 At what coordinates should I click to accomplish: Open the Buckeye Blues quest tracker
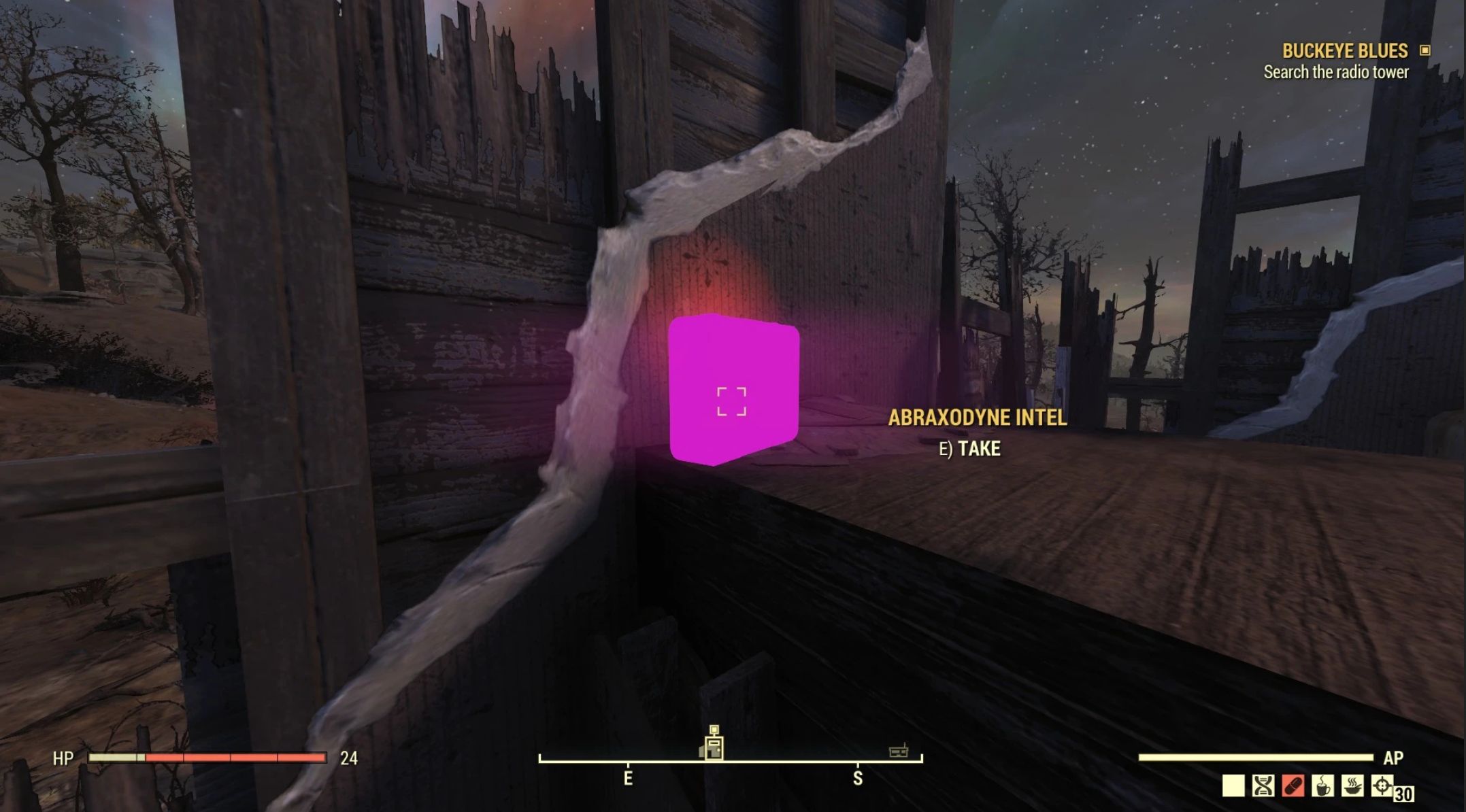pos(1344,51)
